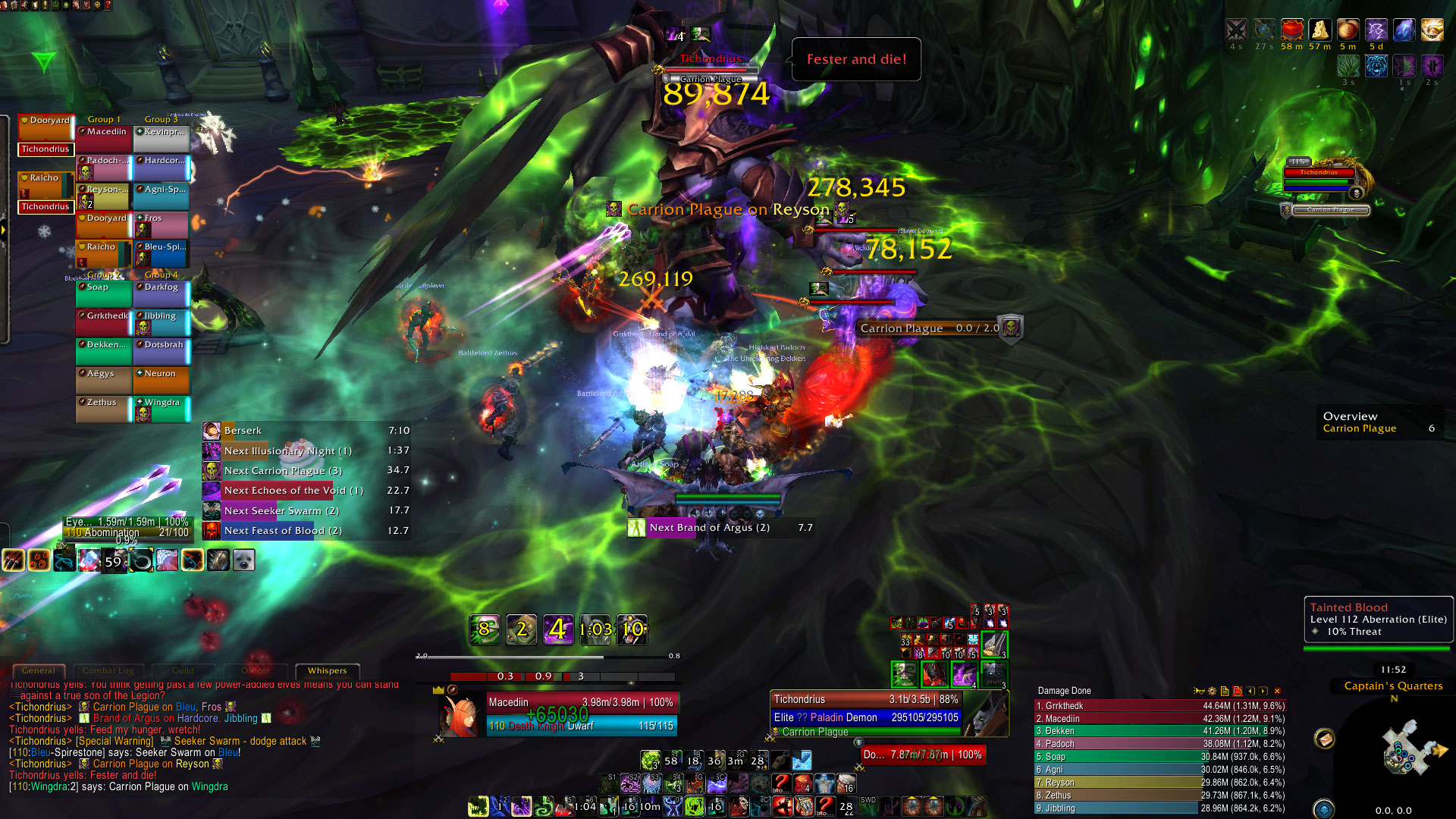This screenshot has height=819, width=1456.
Task: Open the Combat Log chat tab
Action: (108, 670)
